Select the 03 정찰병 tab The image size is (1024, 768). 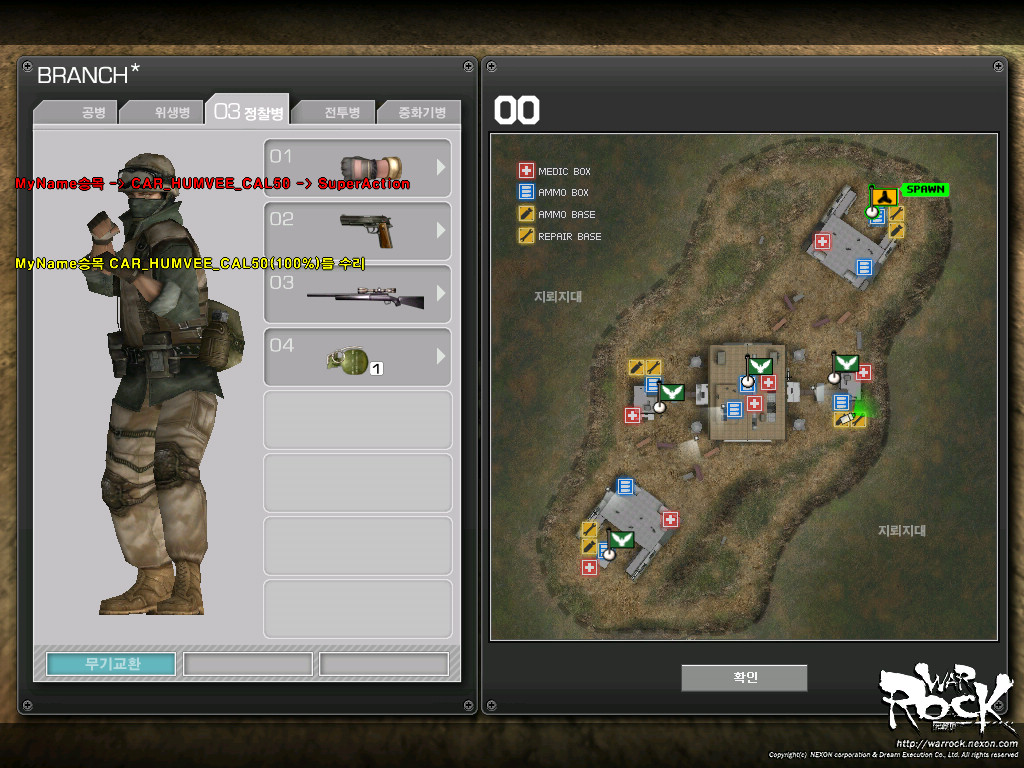(249, 111)
